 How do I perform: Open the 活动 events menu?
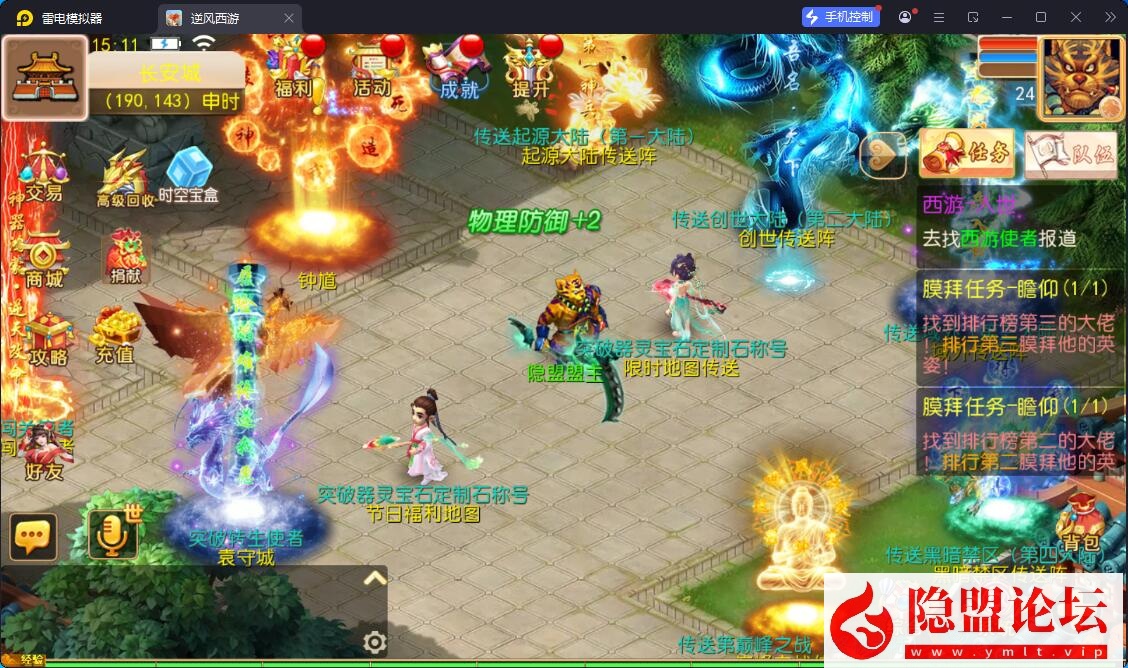coord(372,68)
